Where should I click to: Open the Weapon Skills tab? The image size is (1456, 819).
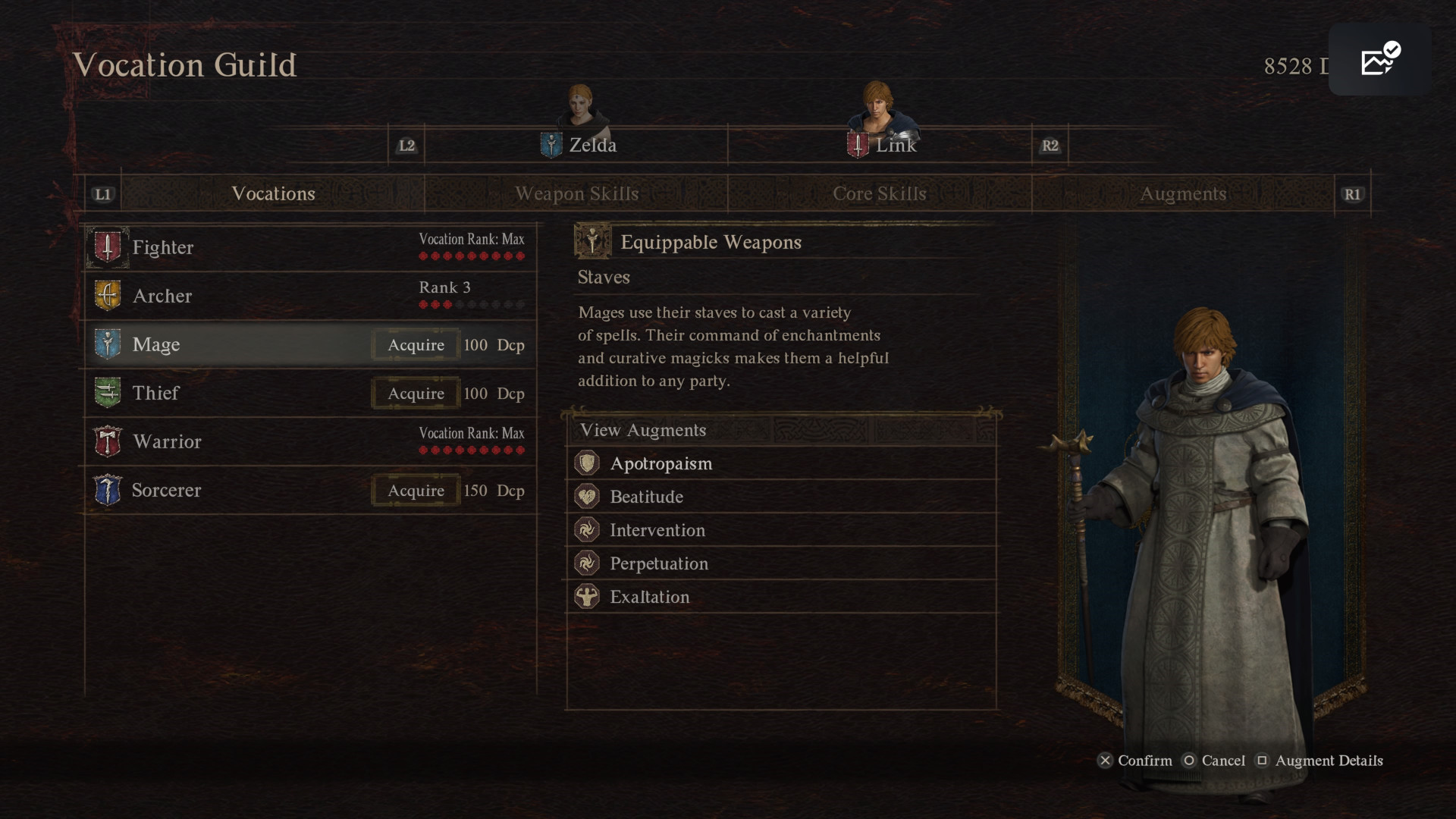click(576, 194)
